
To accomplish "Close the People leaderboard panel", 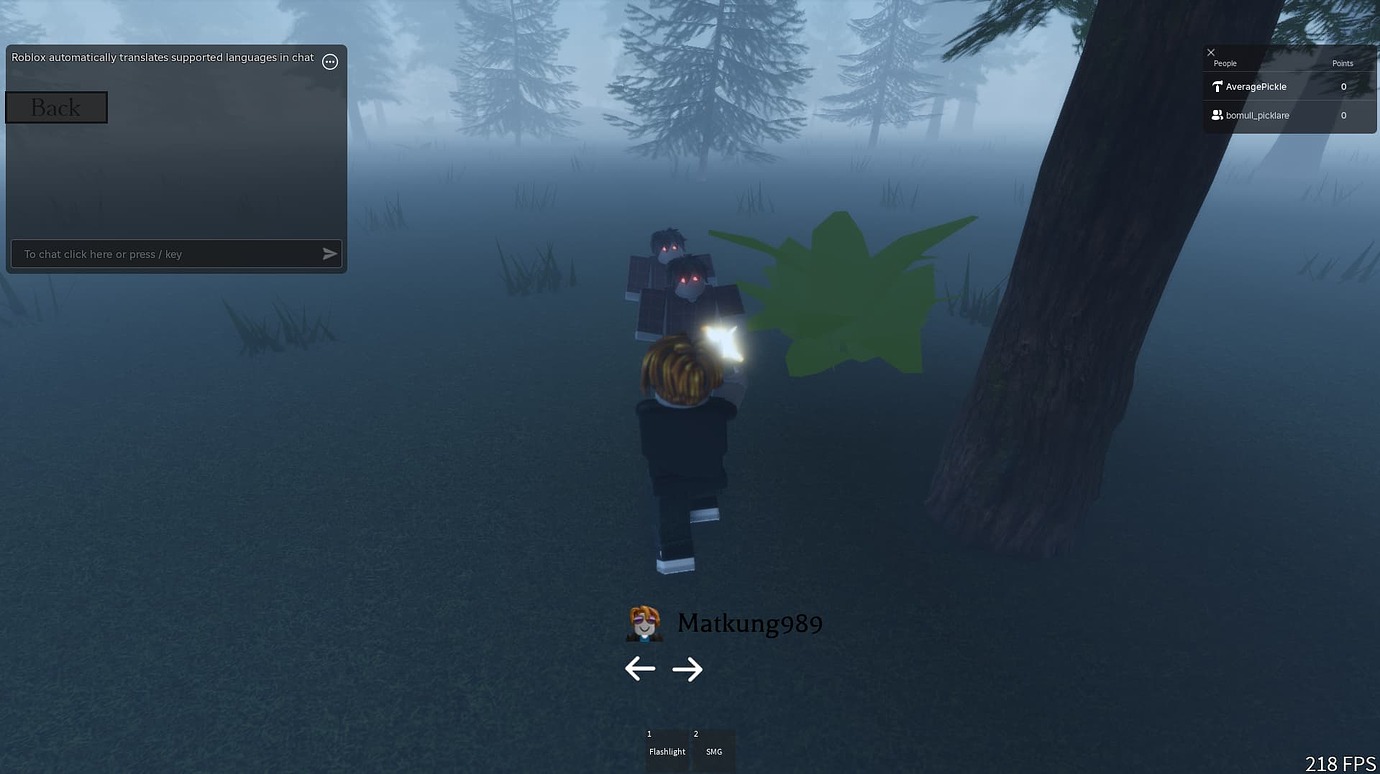I will click(x=1210, y=52).
